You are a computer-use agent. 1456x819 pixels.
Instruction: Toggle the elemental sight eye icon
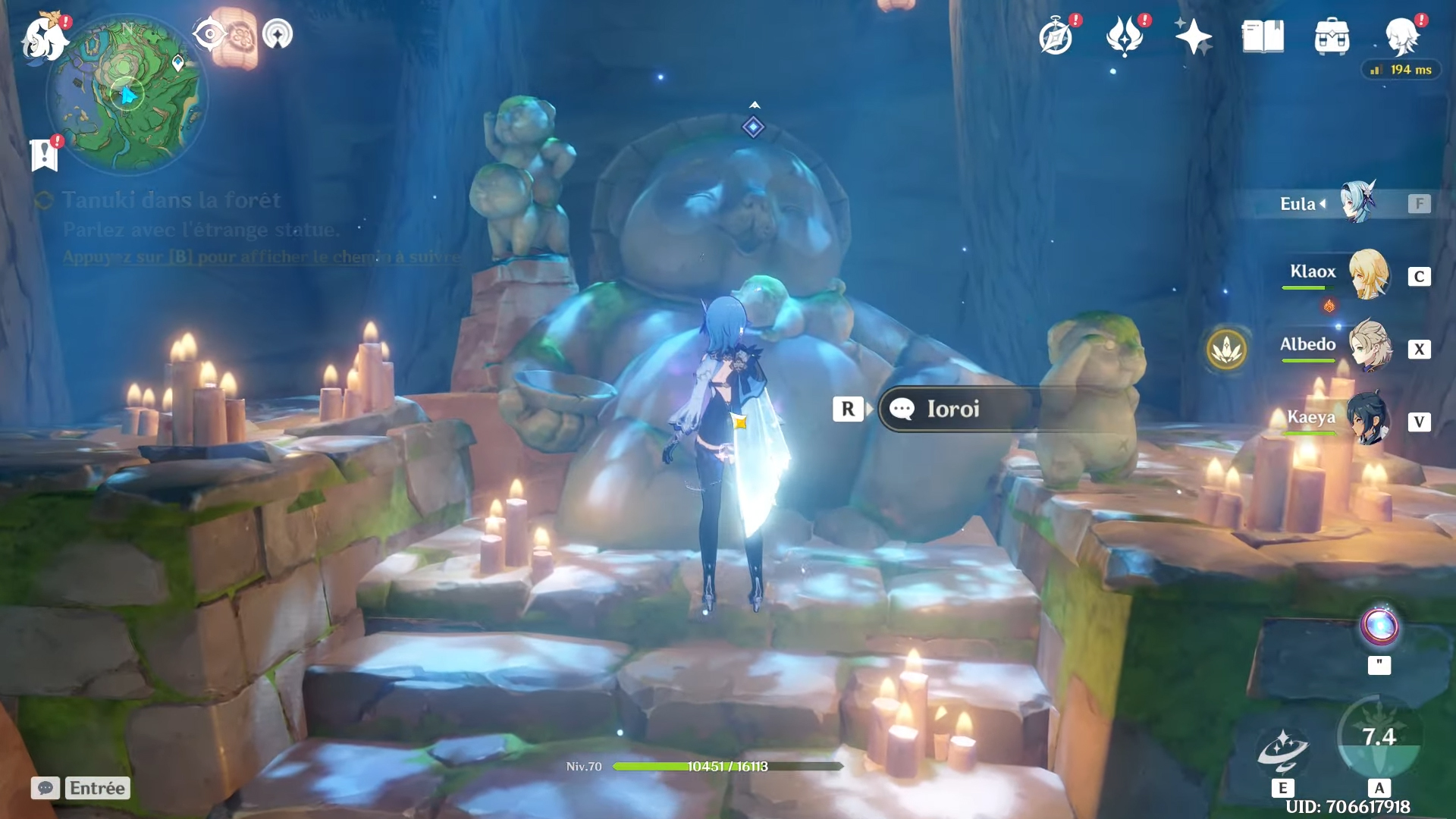click(209, 34)
